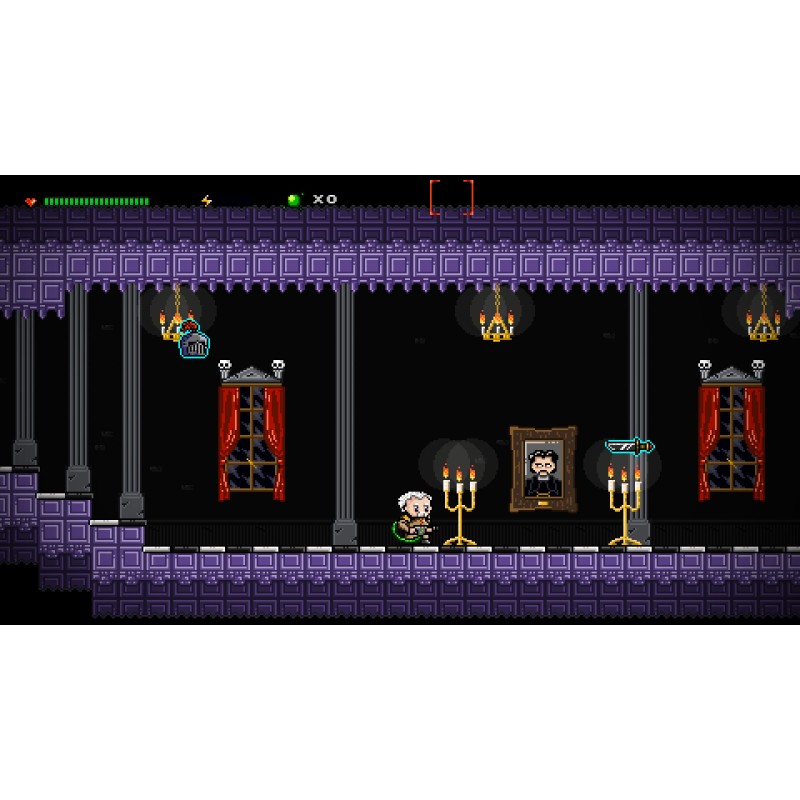
Task: Click the red heart health icon
Action: pos(31,202)
